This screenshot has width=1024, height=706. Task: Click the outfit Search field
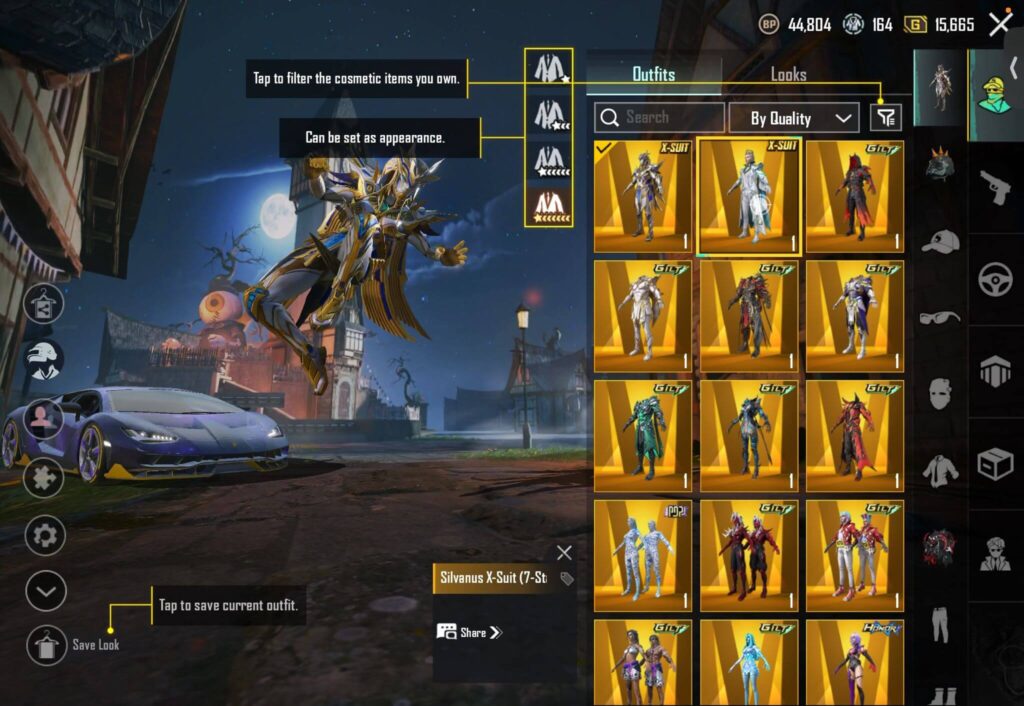[659, 118]
